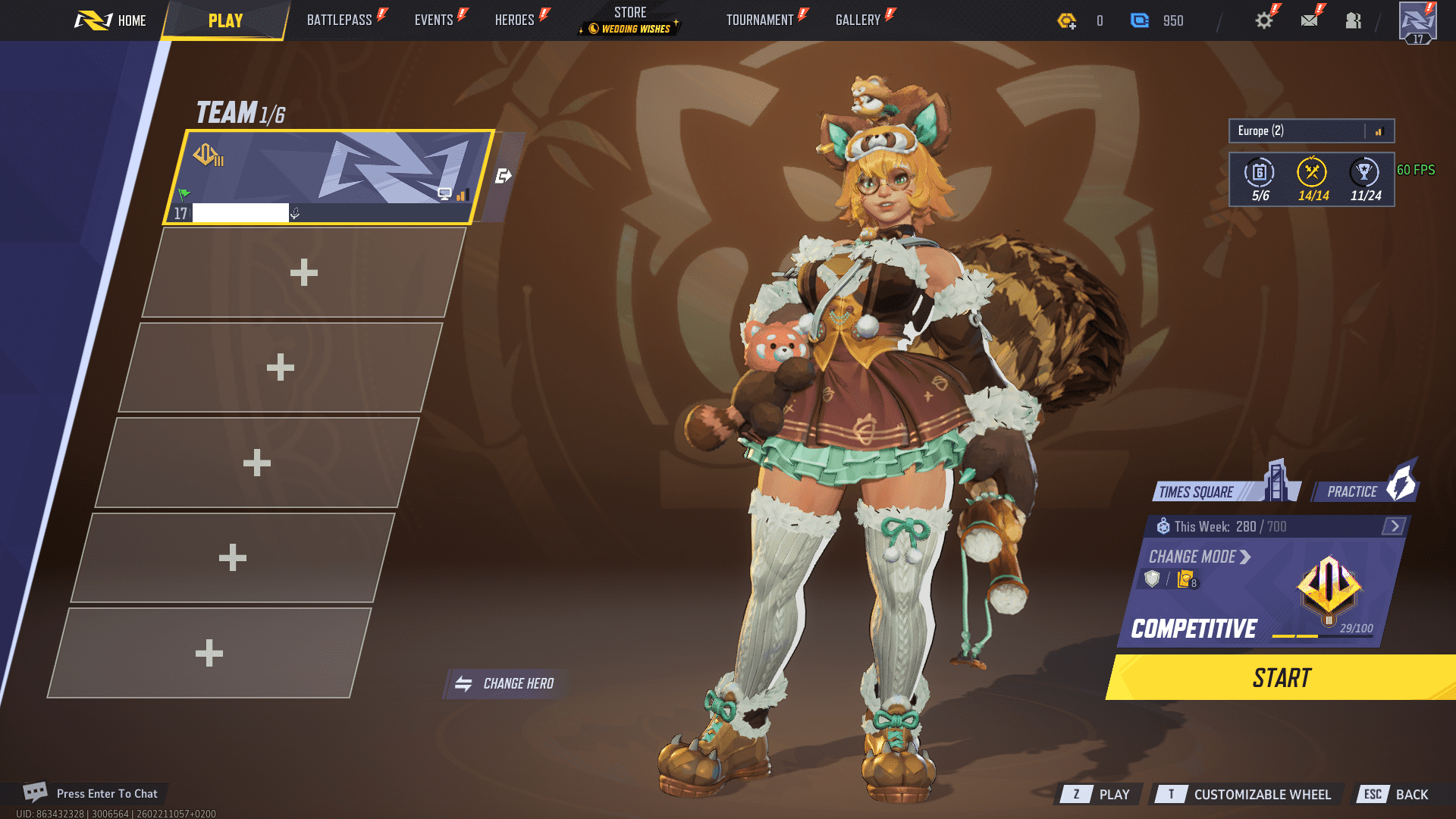Leave team with the exit icon
1456x819 pixels.
[x=503, y=177]
